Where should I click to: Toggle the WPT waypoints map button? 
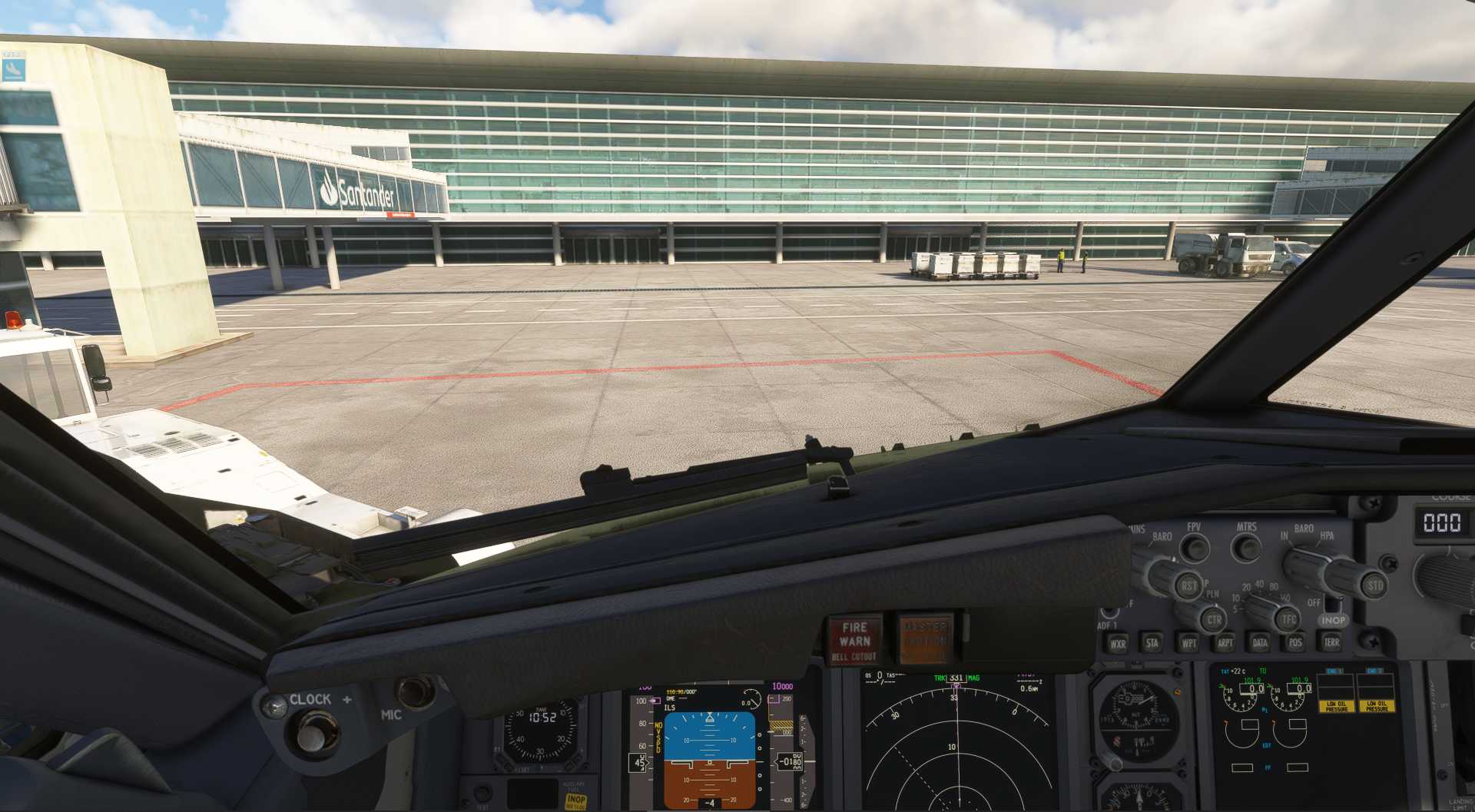click(x=1188, y=643)
